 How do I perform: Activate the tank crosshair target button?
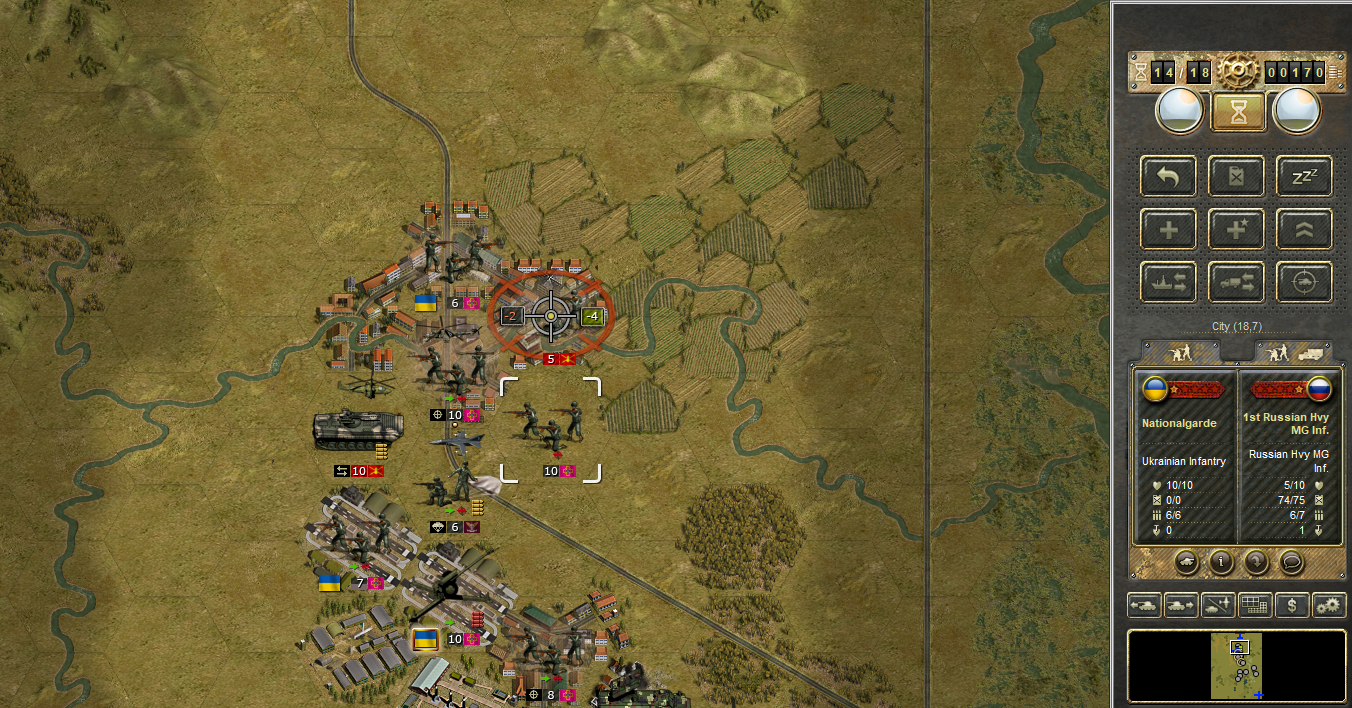click(1305, 283)
